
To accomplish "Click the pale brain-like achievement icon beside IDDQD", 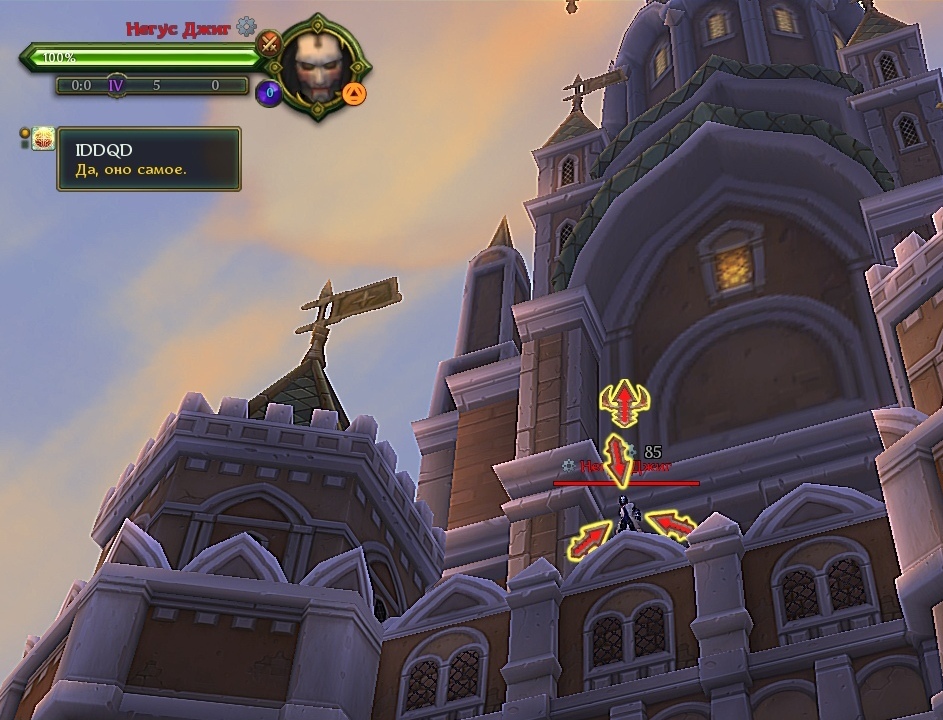I will tap(42, 140).
